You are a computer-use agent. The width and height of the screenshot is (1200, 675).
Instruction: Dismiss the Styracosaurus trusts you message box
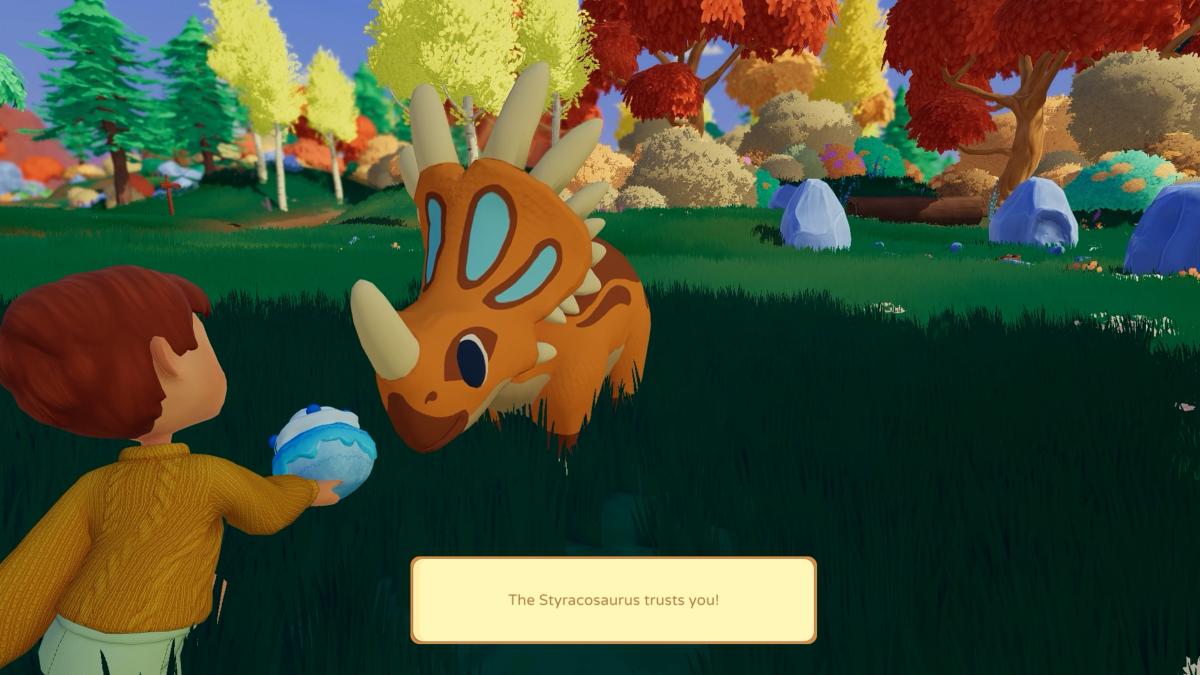pyautogui.click(x=613, y=600)
